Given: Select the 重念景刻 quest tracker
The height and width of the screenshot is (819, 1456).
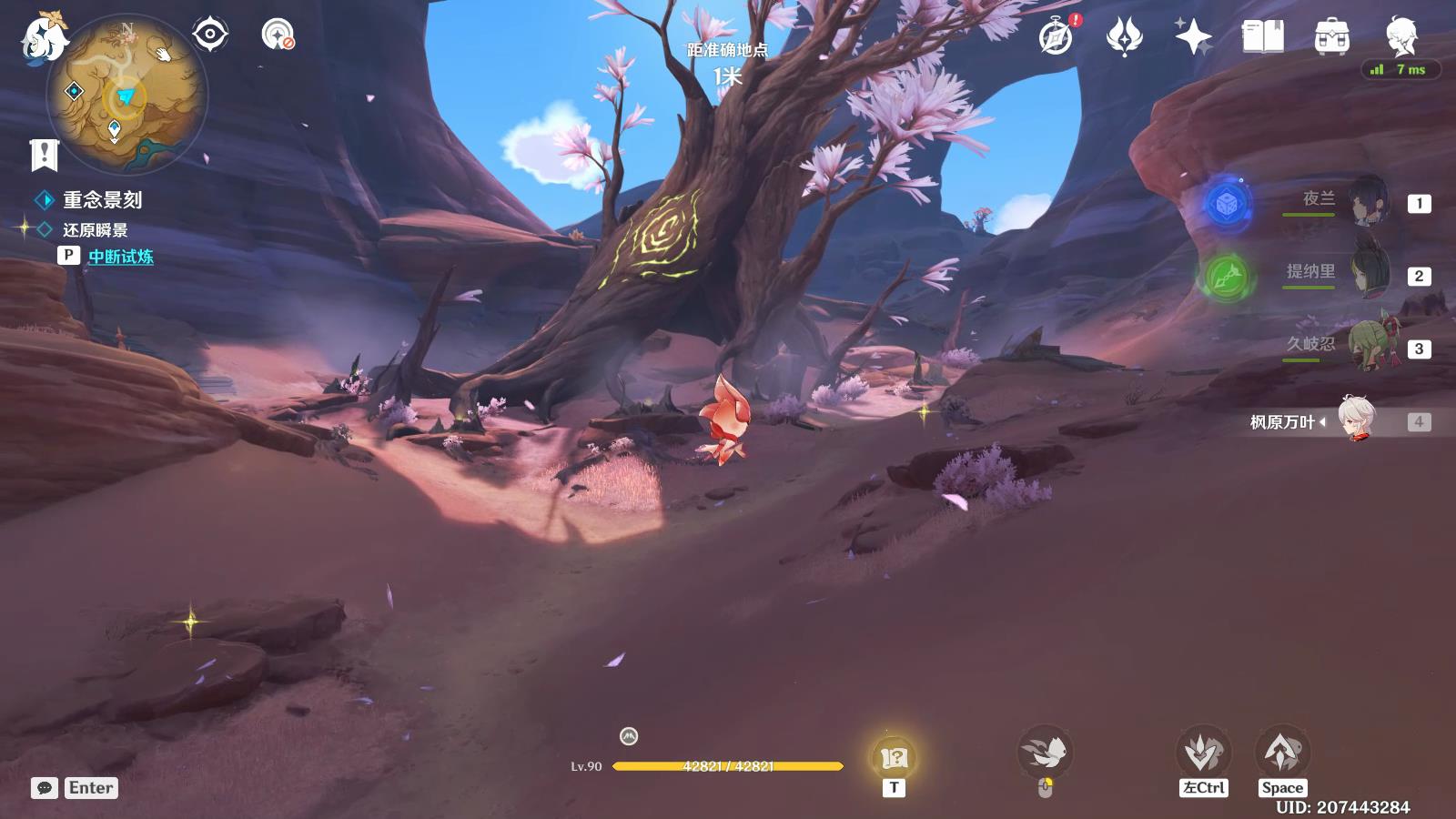Looking at the screenshot, I should coord(101,200).
